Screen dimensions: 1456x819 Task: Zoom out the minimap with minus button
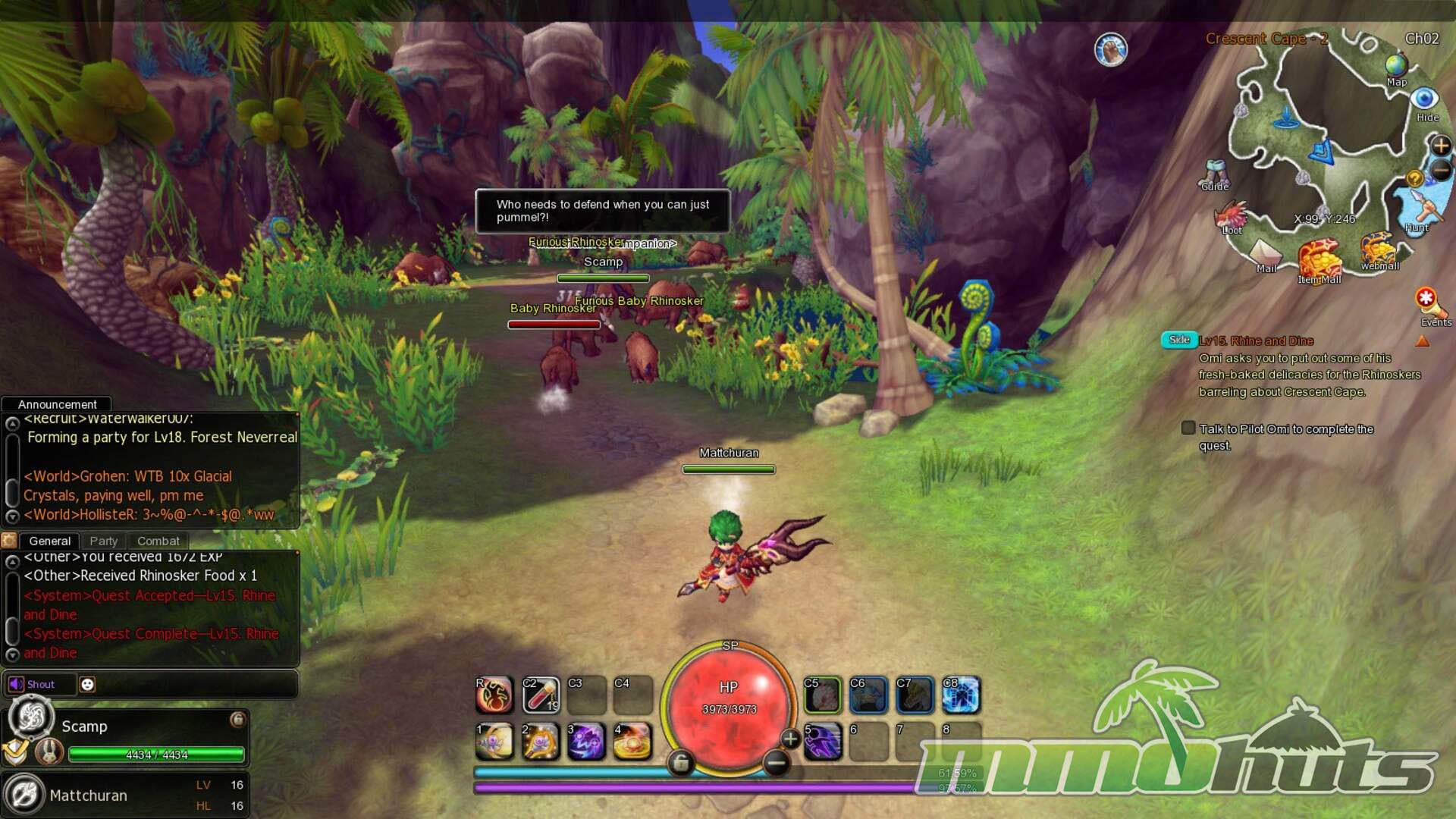click(x=1440, y=171)
